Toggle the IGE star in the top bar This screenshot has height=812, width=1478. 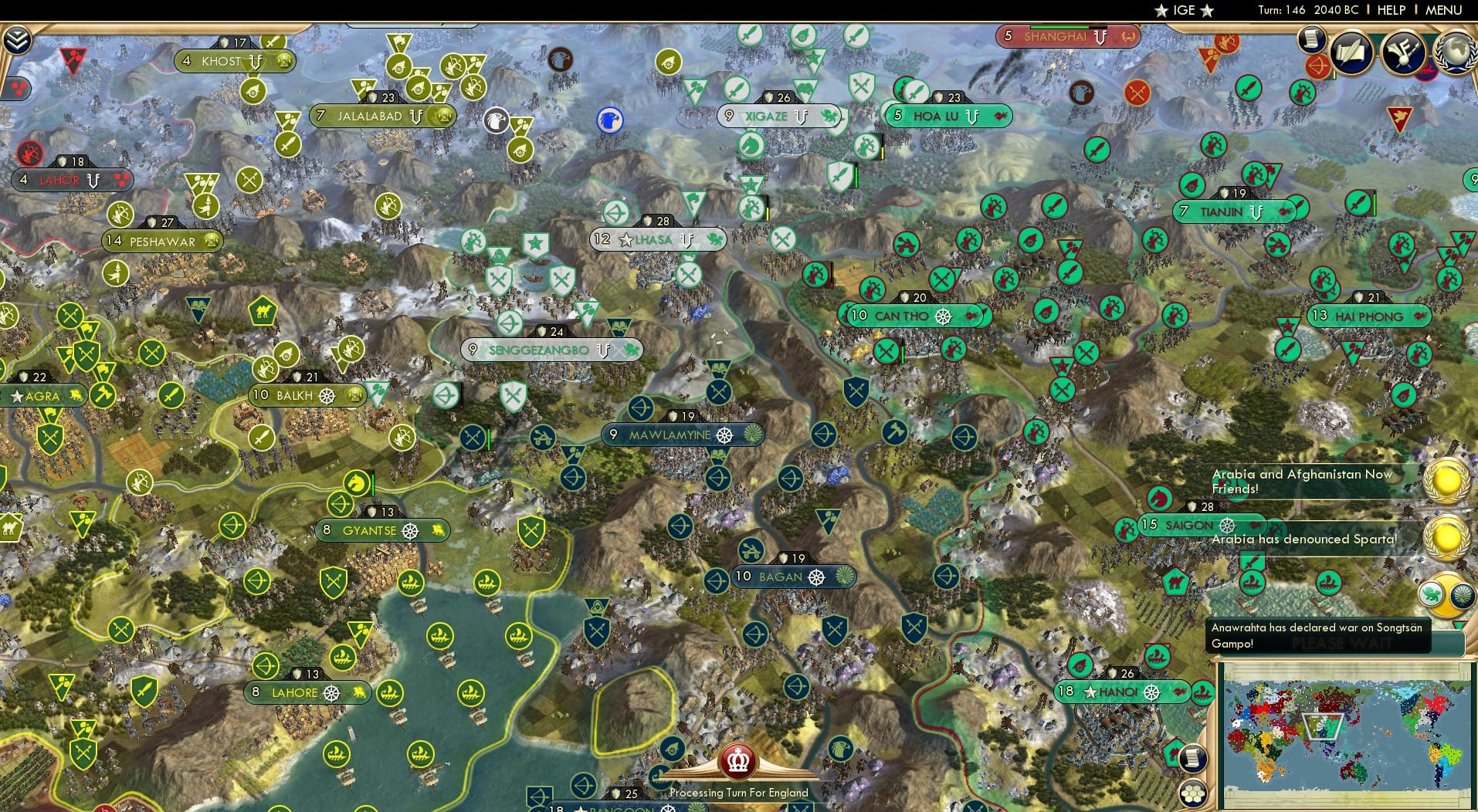[1161, 10]
